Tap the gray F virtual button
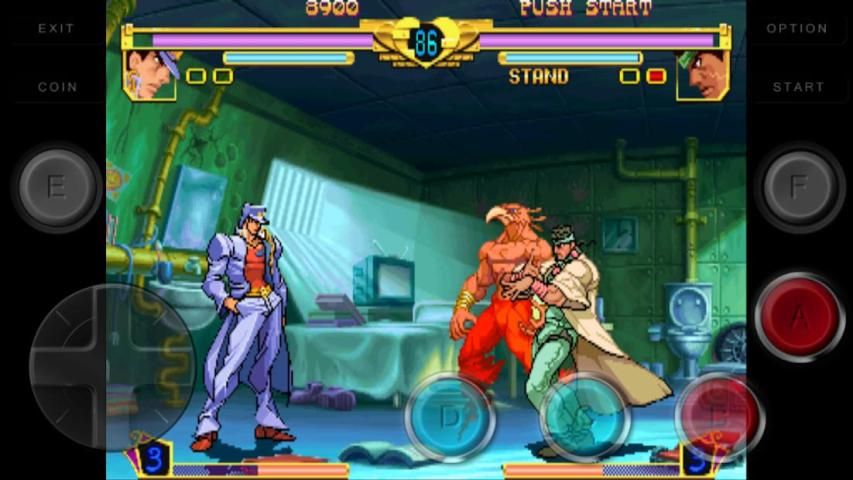 [x=798, y=187]
